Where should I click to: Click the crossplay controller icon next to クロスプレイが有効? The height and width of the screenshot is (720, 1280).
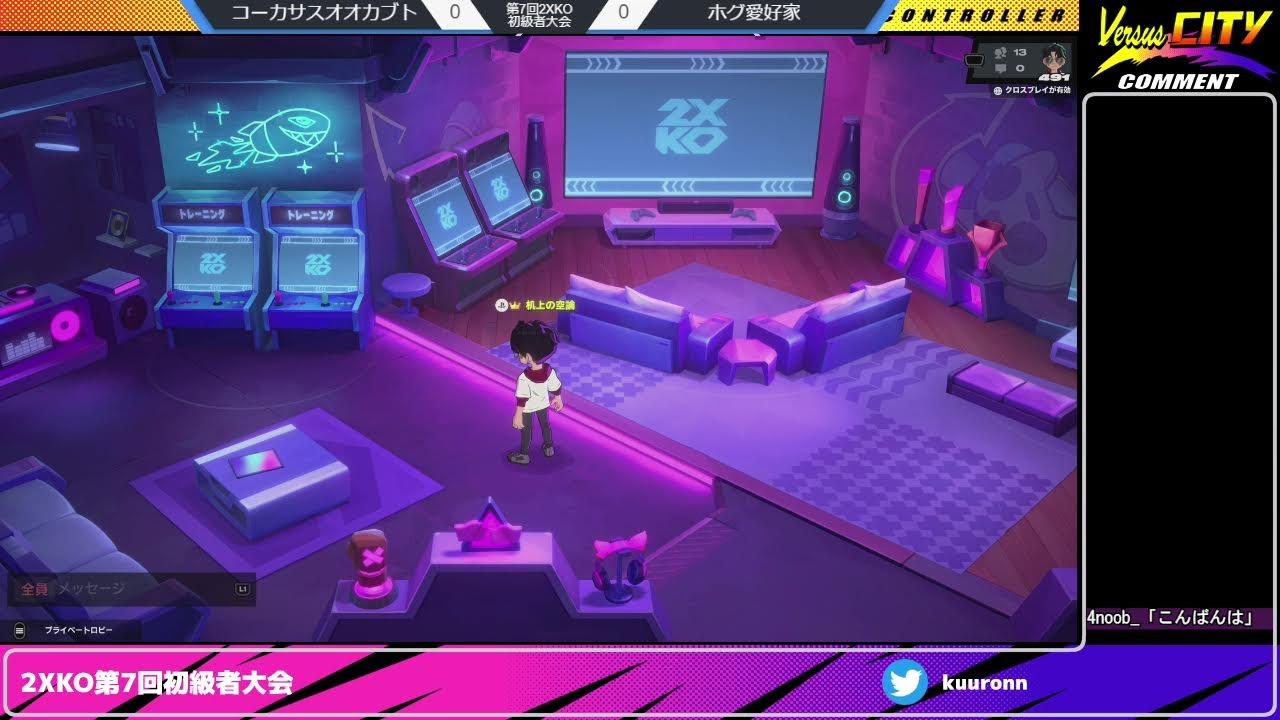point(999,89)
